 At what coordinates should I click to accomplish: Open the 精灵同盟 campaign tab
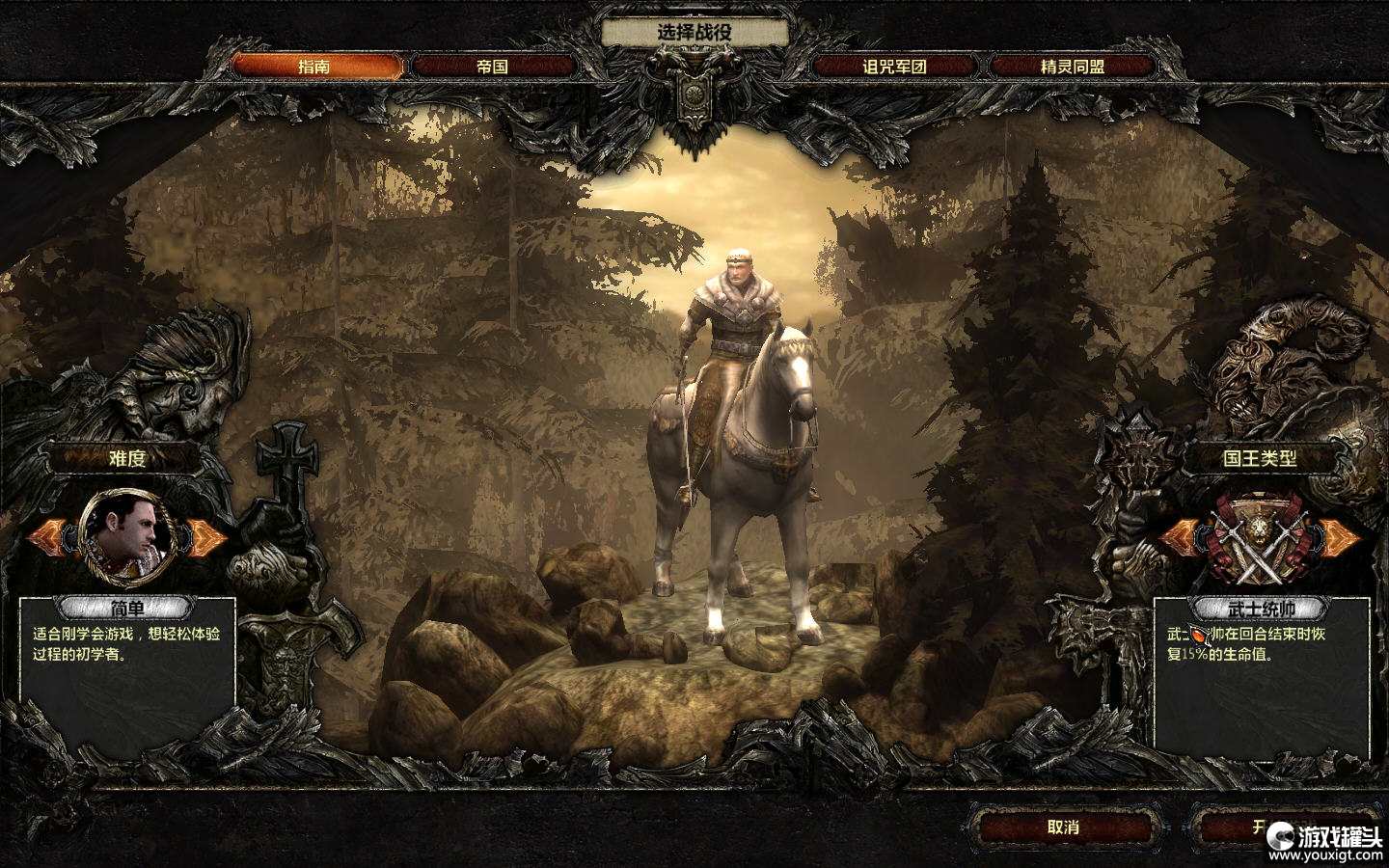coord(1073,67)
